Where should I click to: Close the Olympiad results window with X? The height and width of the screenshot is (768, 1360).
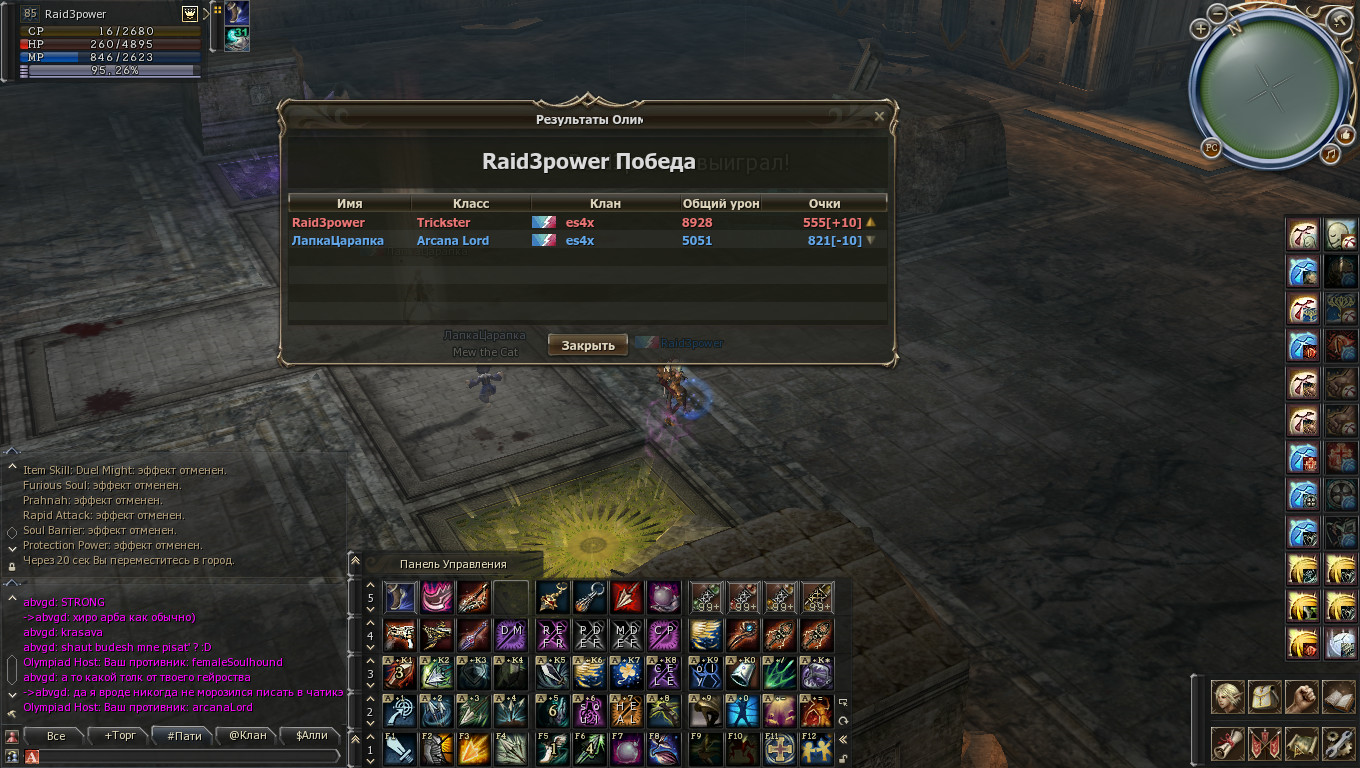click(879, 117)
